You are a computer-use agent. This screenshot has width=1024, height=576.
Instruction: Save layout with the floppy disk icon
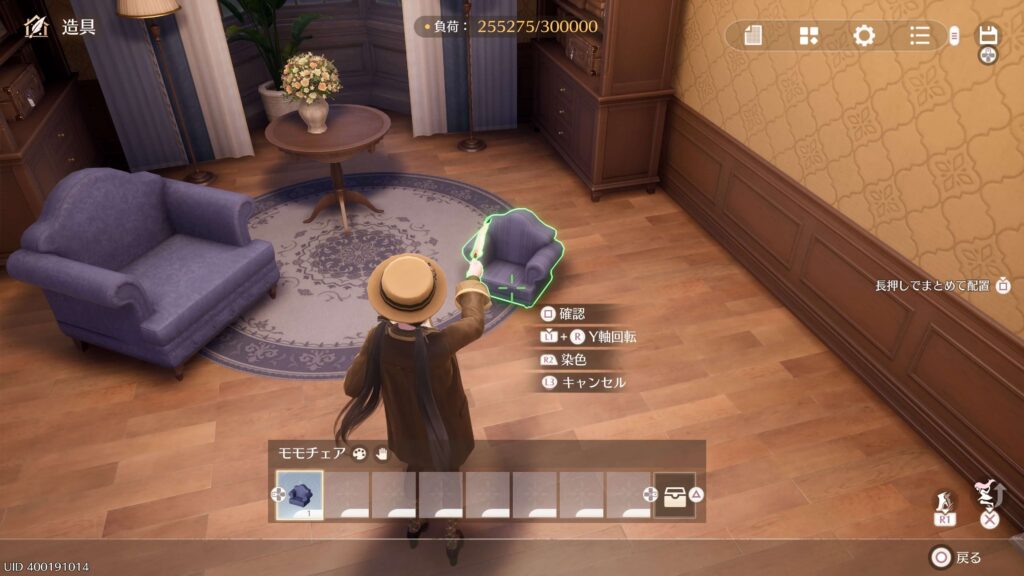point(988,35)
